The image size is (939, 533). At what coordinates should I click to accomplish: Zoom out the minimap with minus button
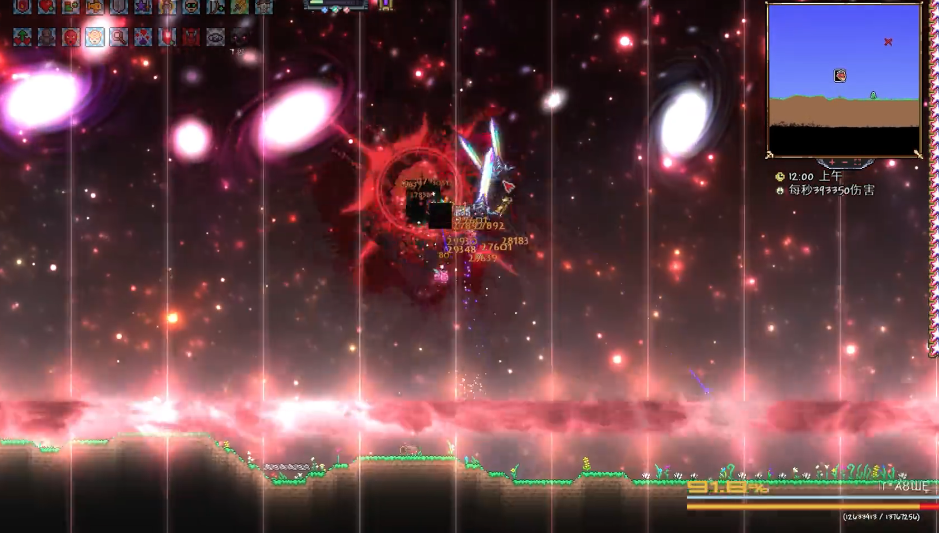(843, 162)
